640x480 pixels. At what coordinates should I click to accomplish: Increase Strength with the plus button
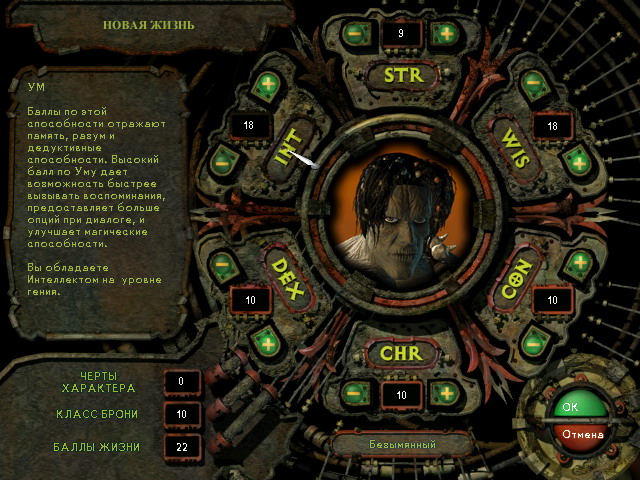(x=444, y=32)
